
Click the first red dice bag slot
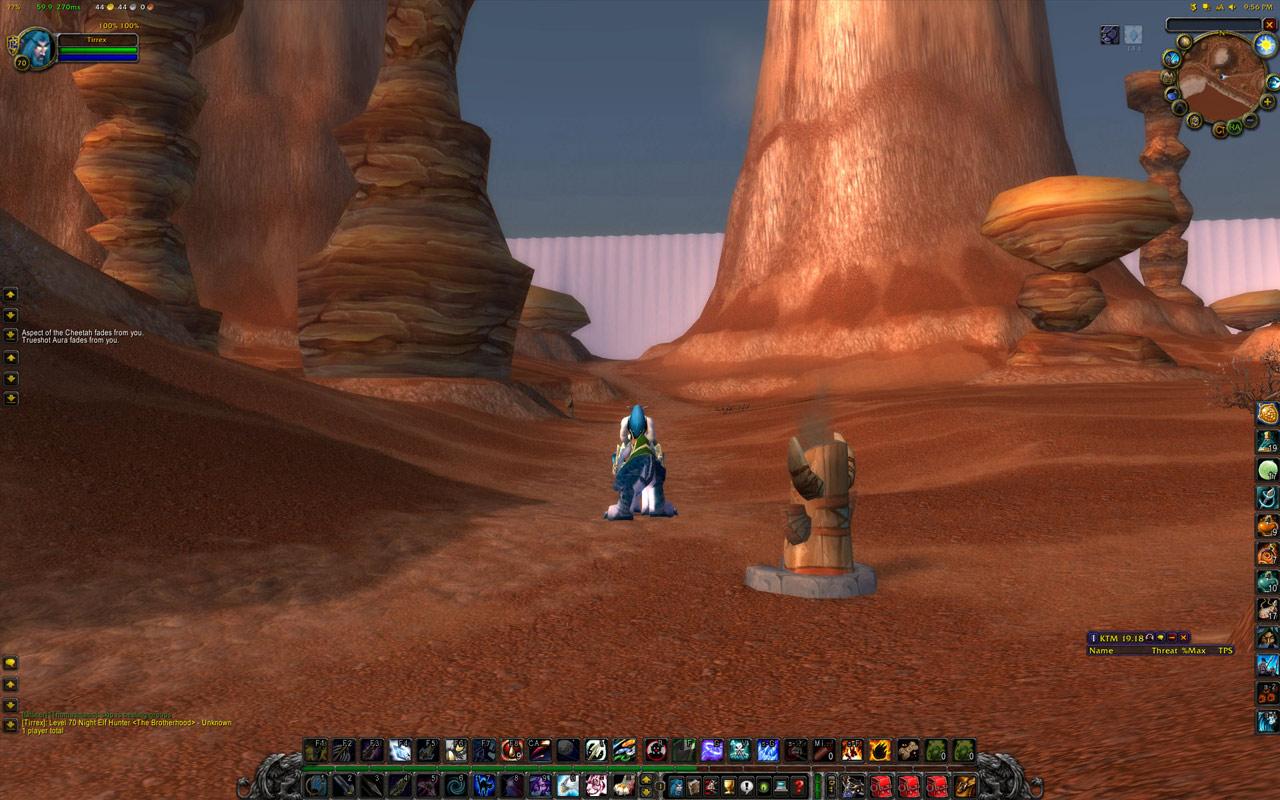(x=881, y=785)
